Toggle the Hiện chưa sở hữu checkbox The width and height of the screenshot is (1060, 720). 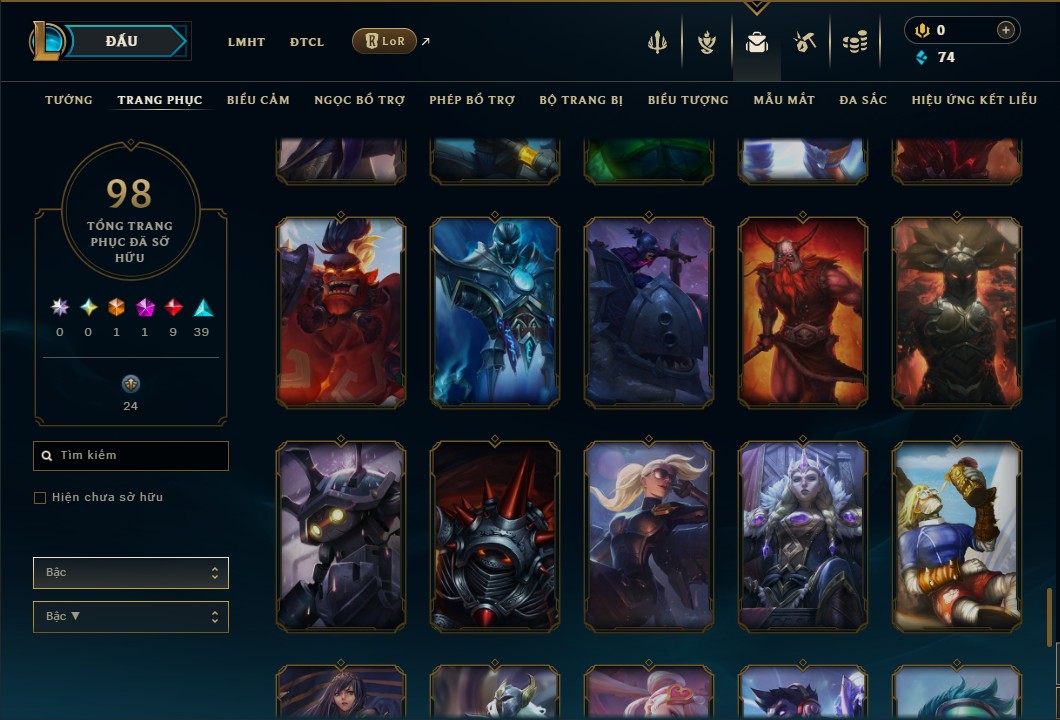pos(40,498)
